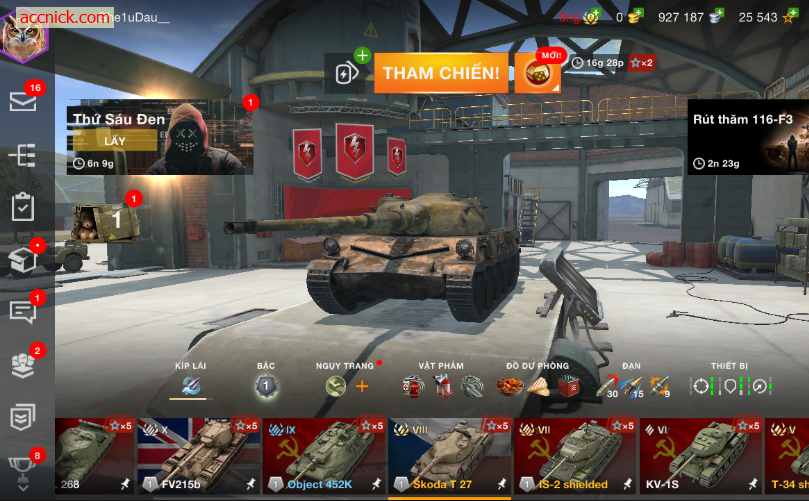The height and width of the screenshot is (501, 809).
Task: Open the mail inbox with 16 notifications
Action: tap(22, 101)
